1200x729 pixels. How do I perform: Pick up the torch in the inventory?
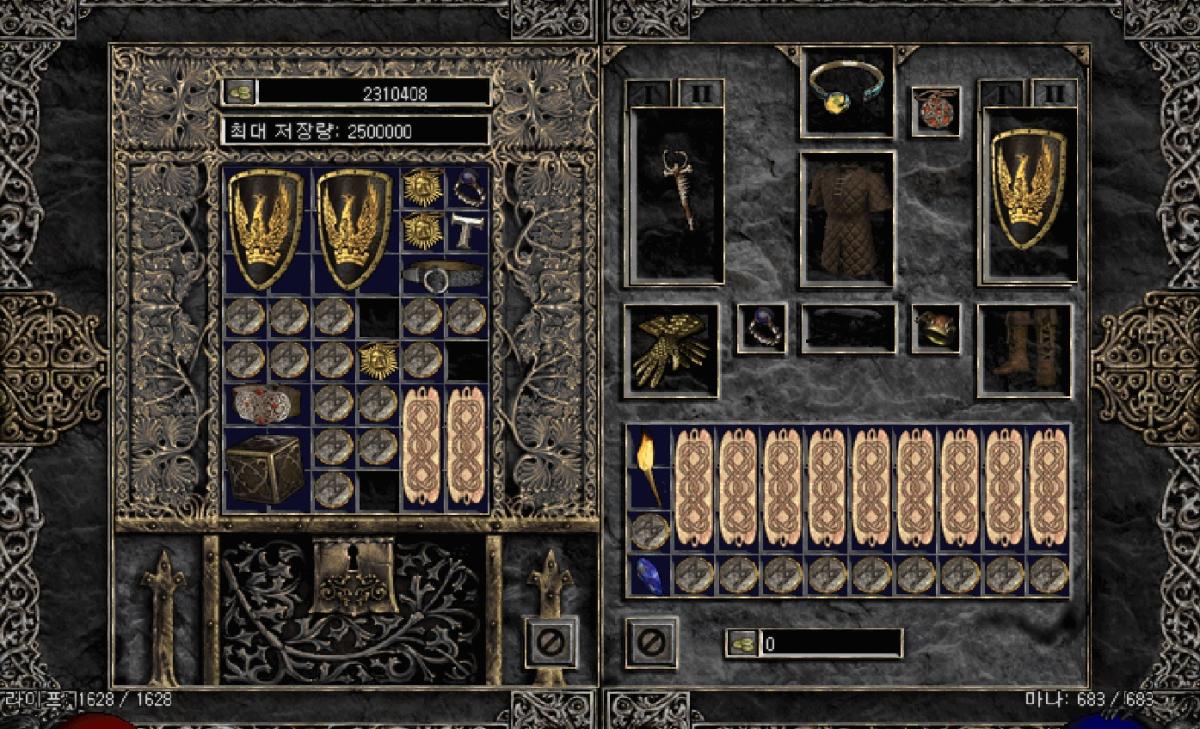[x=647, y=468]
